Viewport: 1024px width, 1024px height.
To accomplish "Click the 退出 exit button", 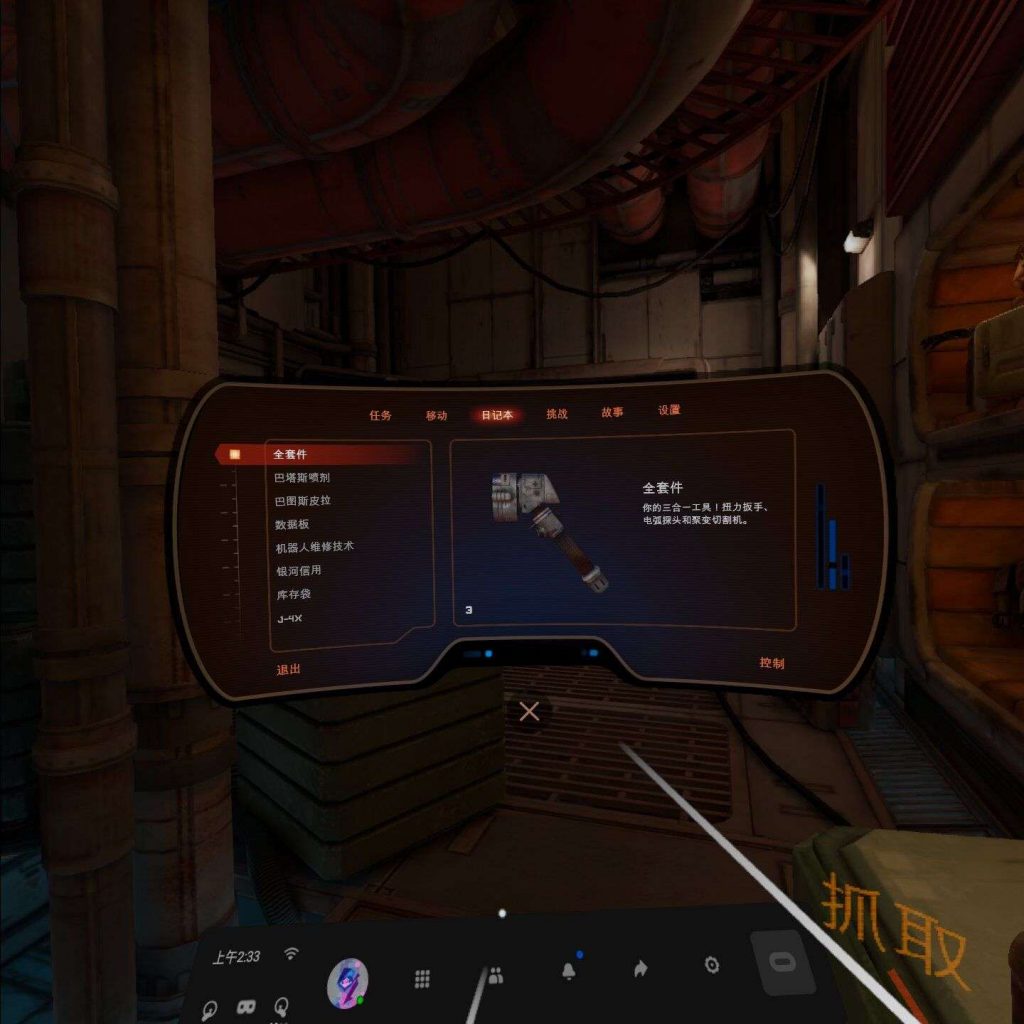I will click(288, 669).
